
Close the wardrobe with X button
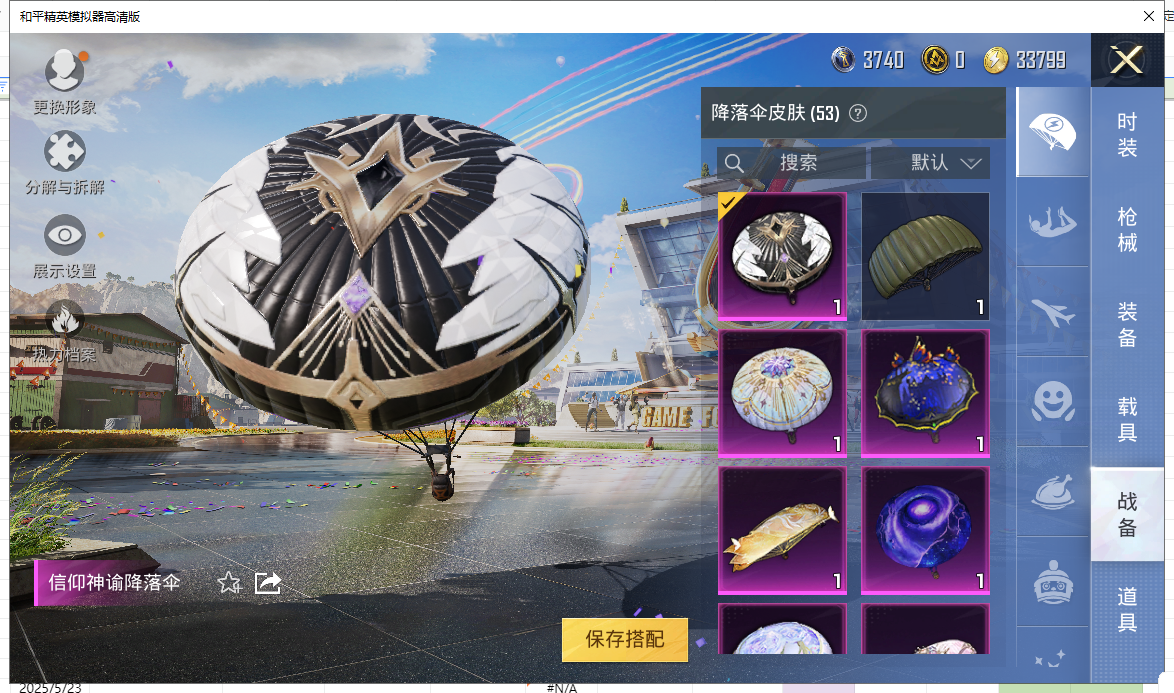pyautogui.click(x=1127, y=60)
